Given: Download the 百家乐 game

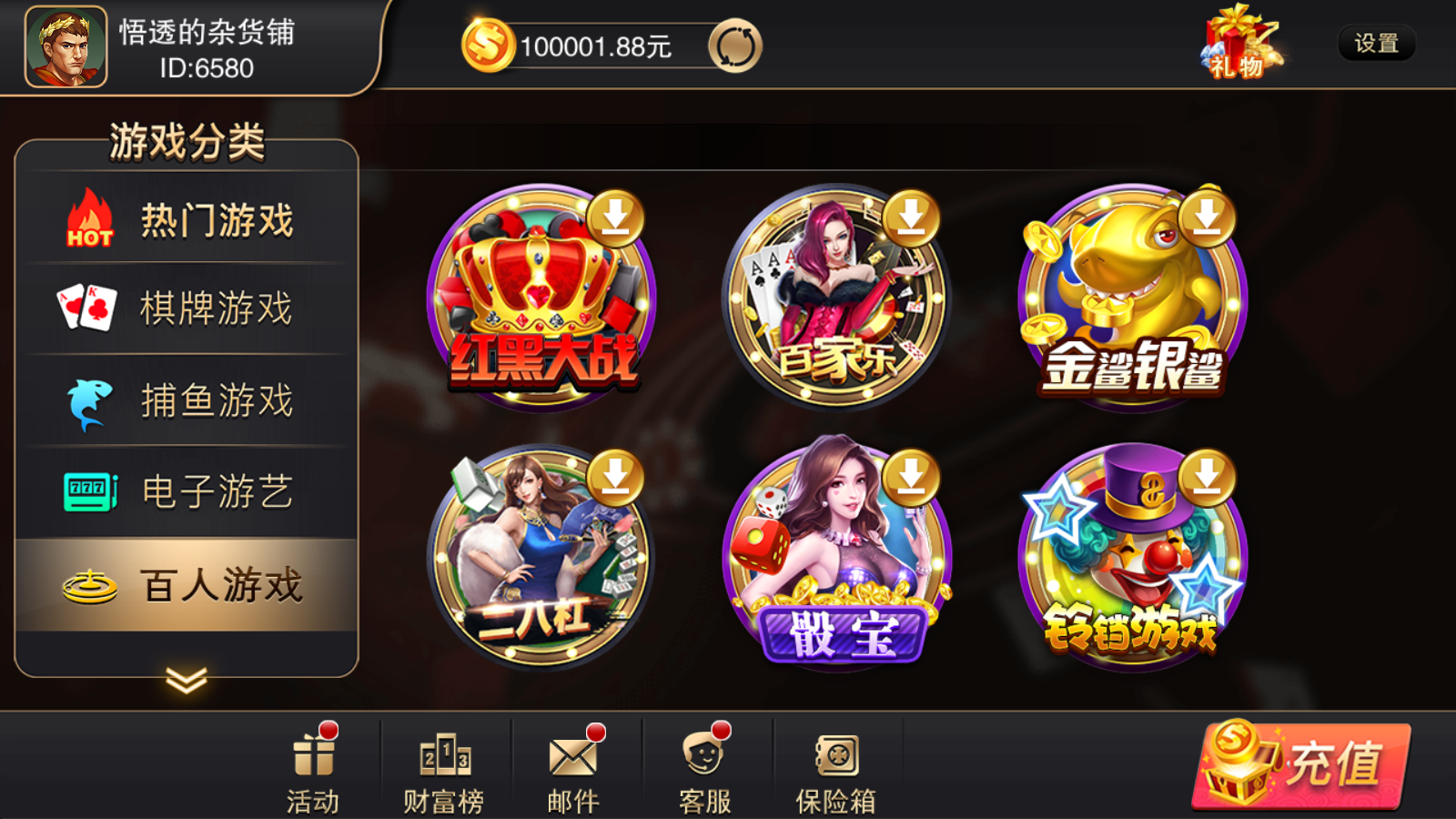Looking at the screenshot, I should click(910, 218).
